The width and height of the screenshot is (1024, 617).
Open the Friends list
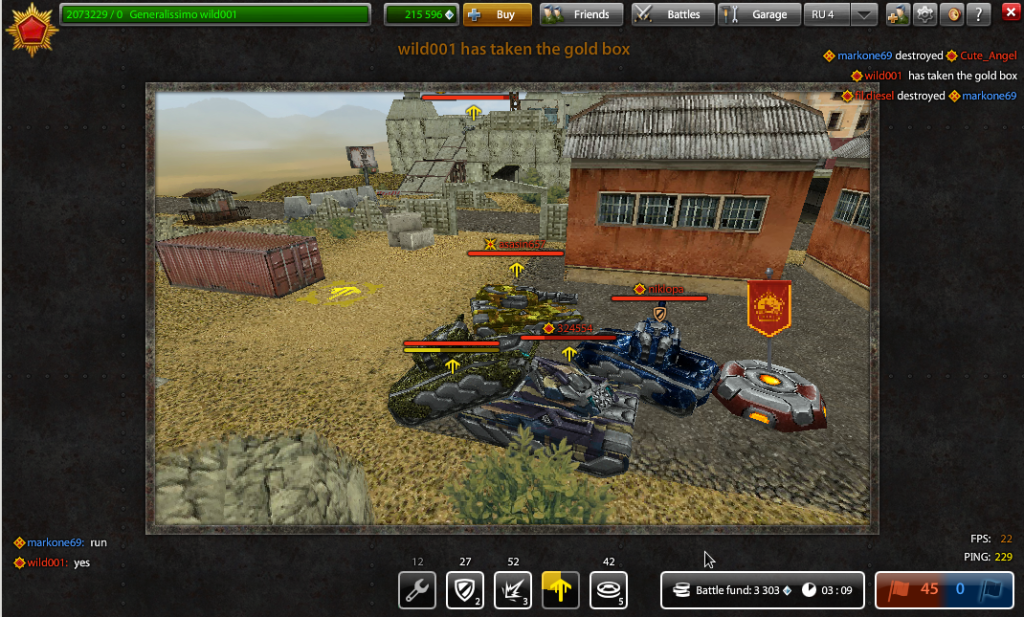click(x=581, y=15)
